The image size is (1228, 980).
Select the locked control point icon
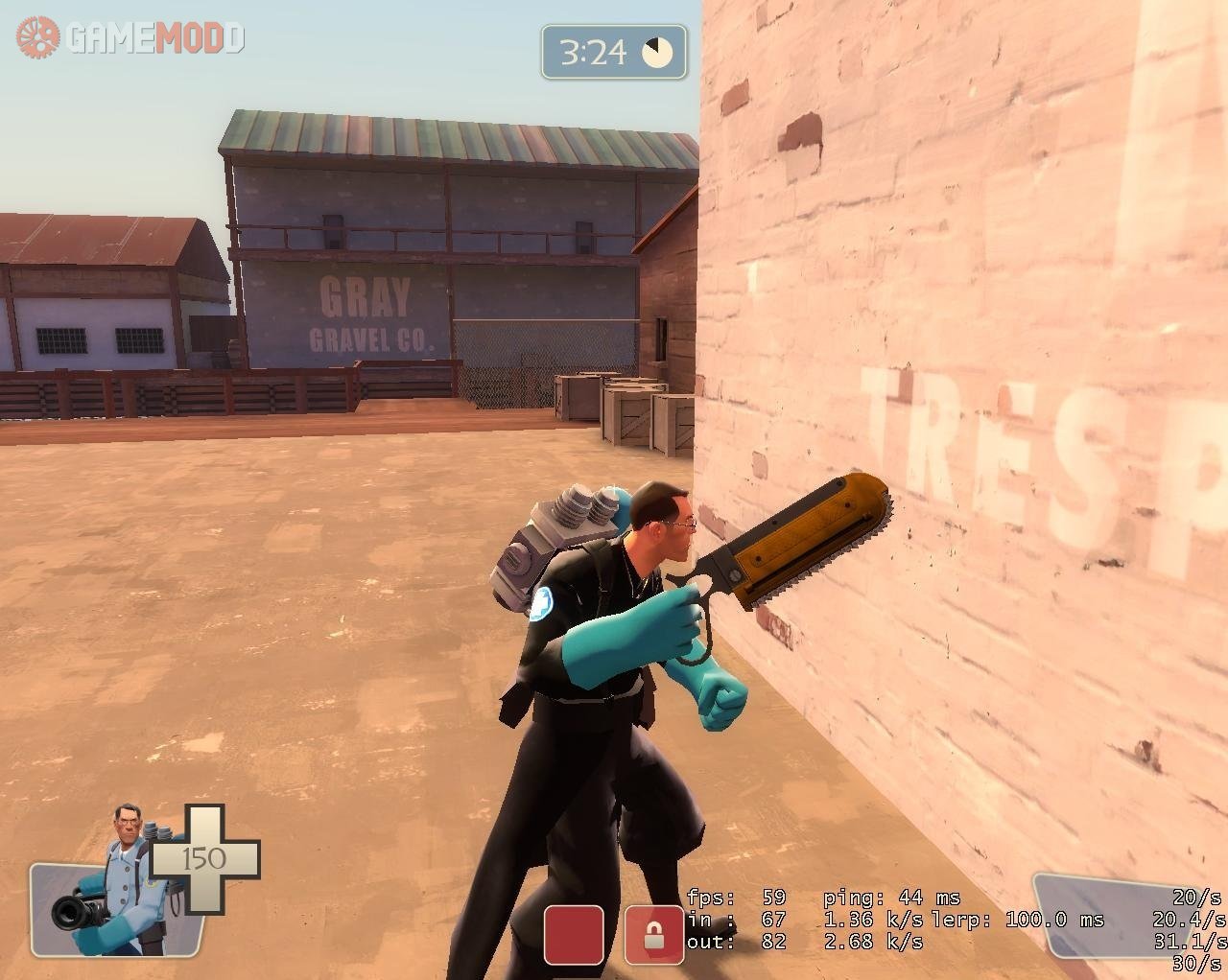[654, 935]
